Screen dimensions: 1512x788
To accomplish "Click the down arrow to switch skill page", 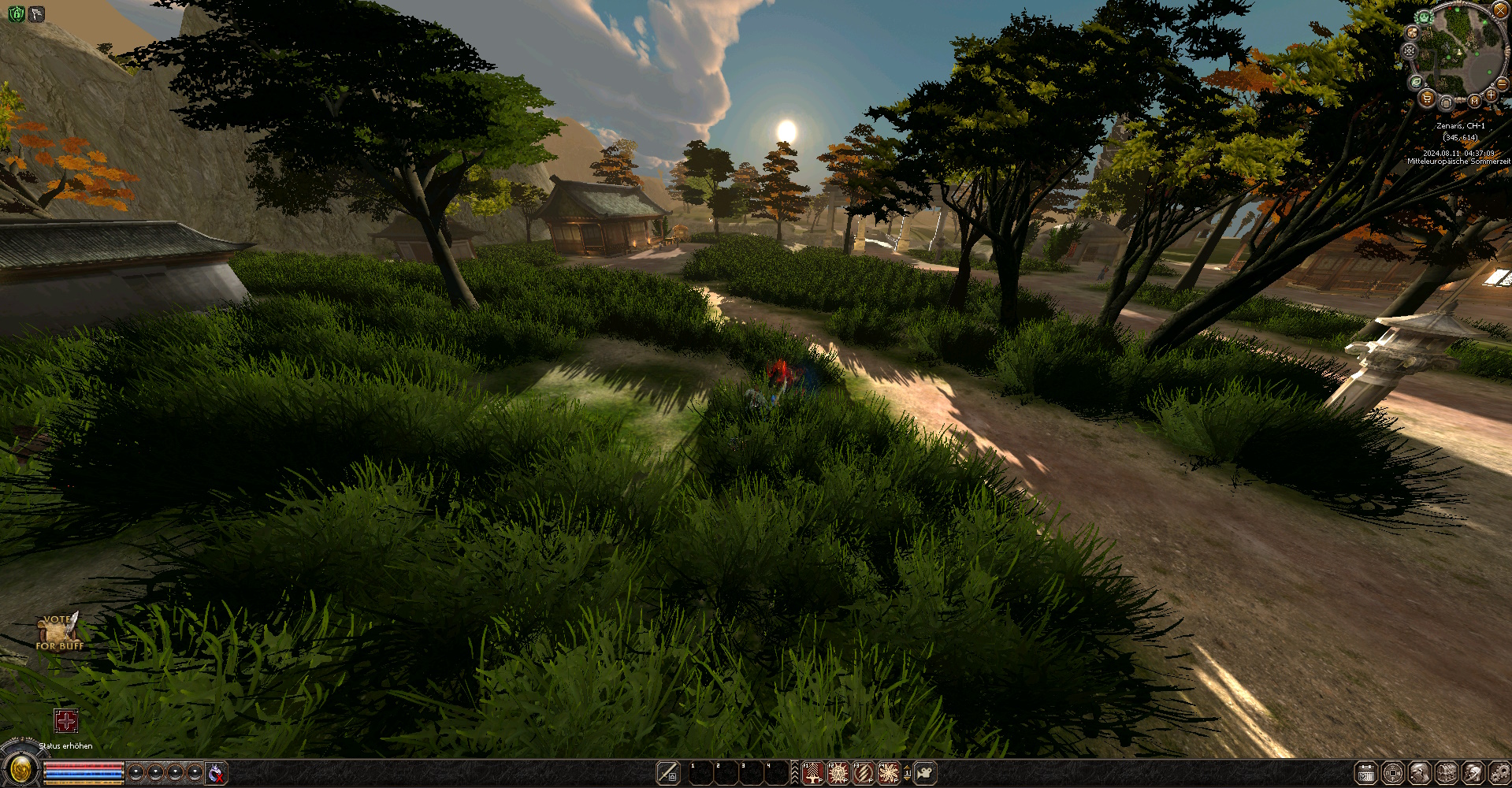I will [x=907, y=780].
